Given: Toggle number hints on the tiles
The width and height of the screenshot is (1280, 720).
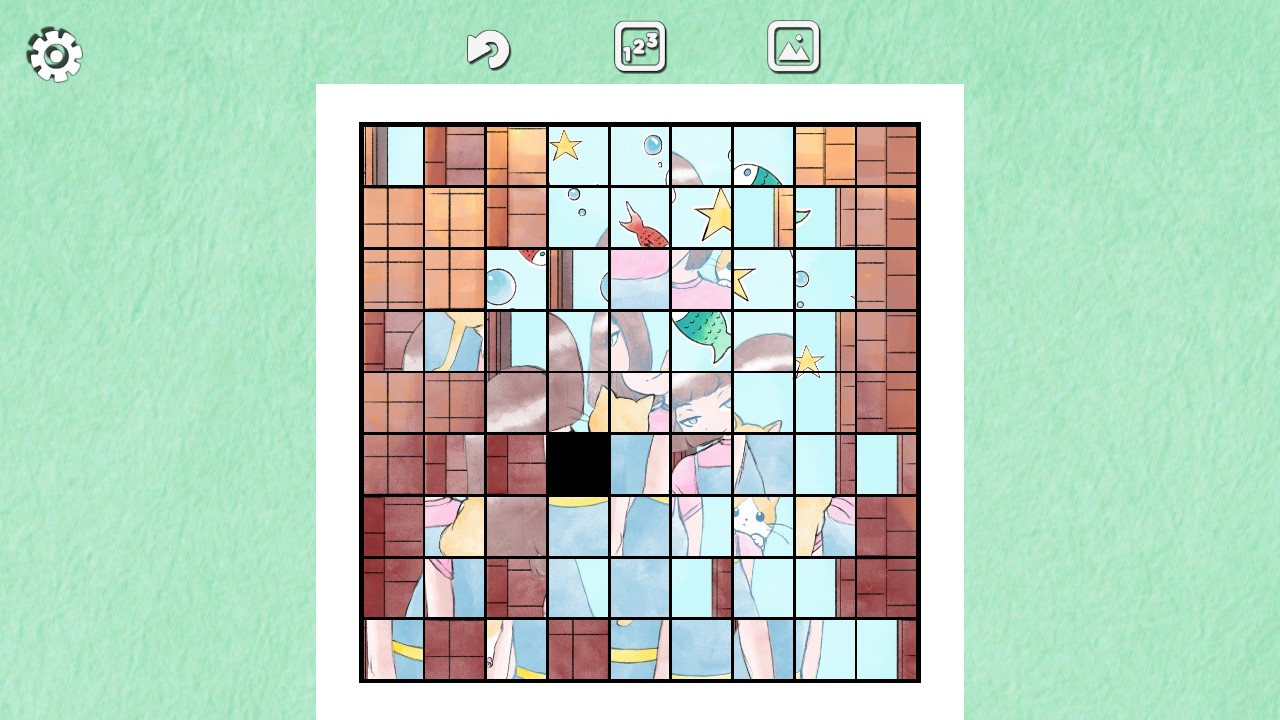Looking at the screenshot, I should (639, 46).
